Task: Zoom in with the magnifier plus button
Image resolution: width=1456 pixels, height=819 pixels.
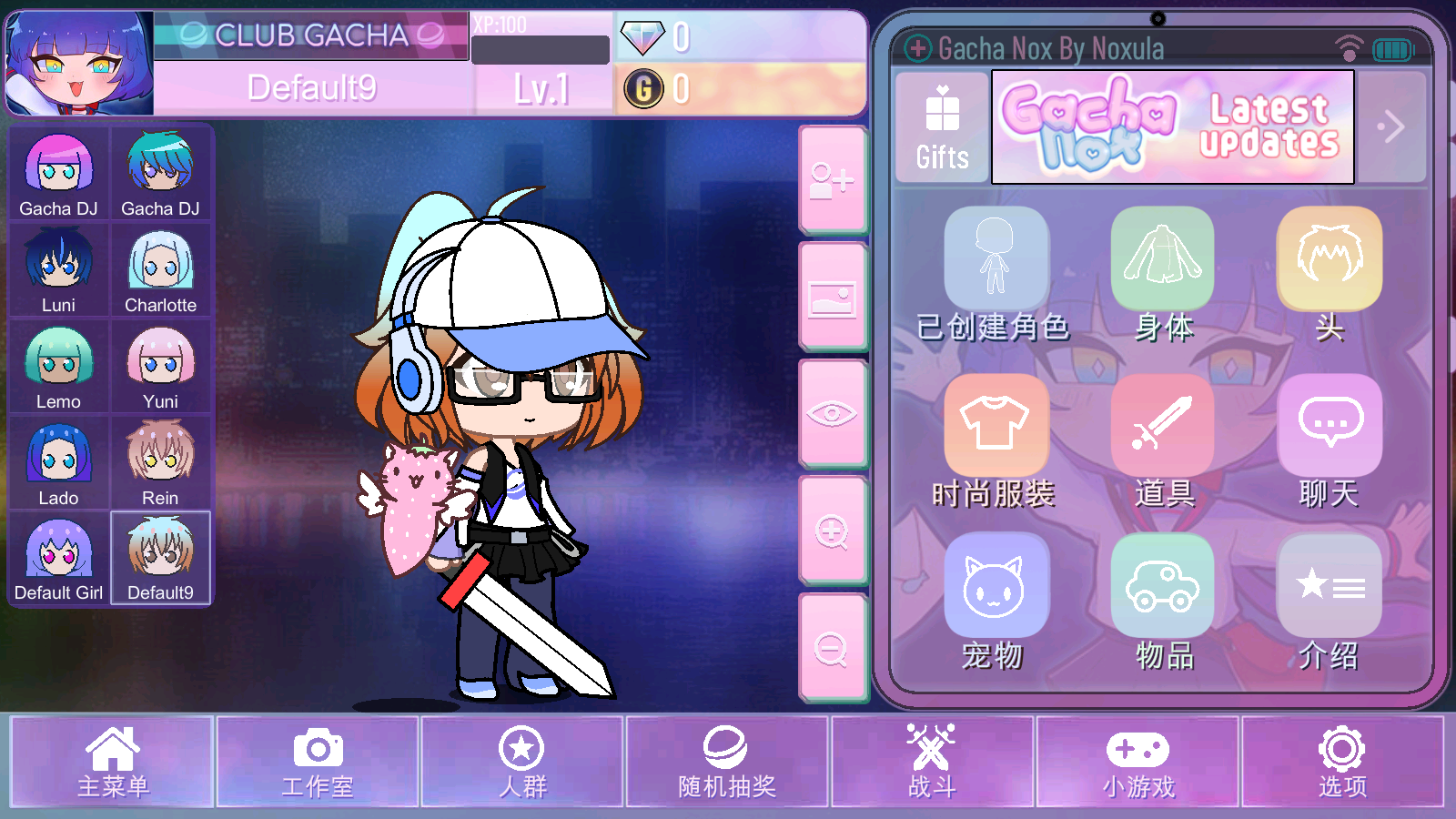Action: click(832, 531)
